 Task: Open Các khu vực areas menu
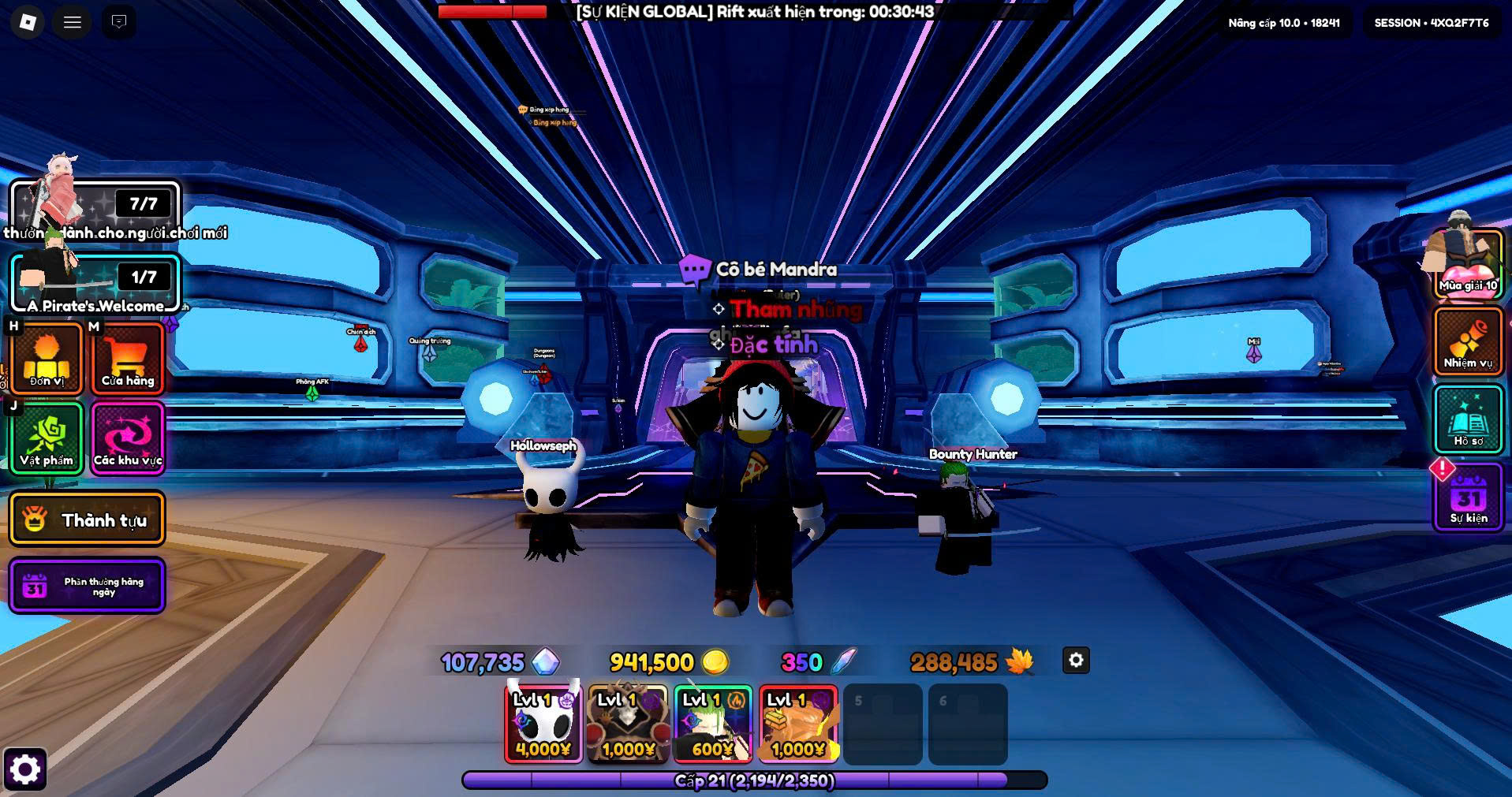click(x=128, y=438)
